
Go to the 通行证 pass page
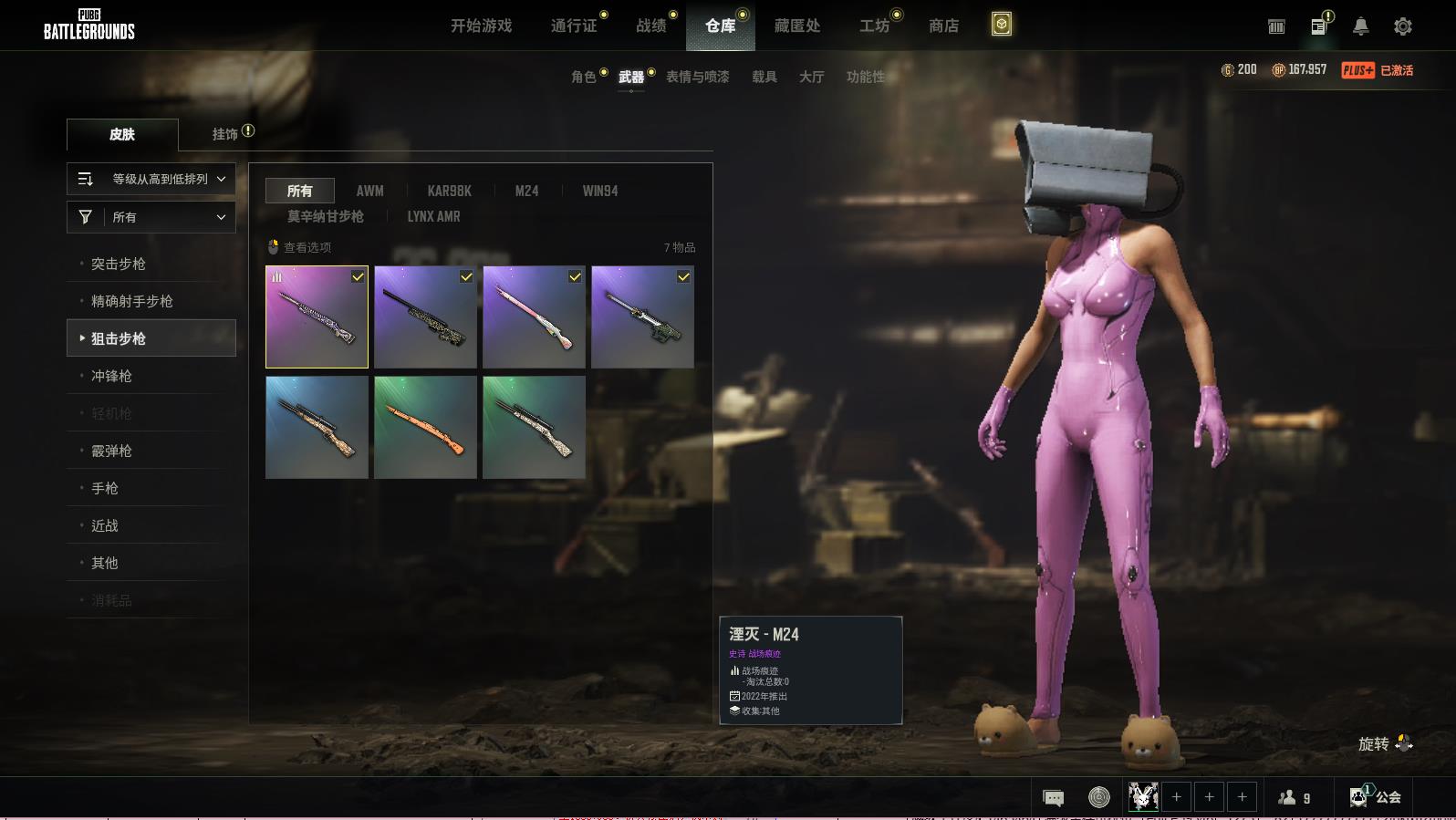click(x=574, y=26)
